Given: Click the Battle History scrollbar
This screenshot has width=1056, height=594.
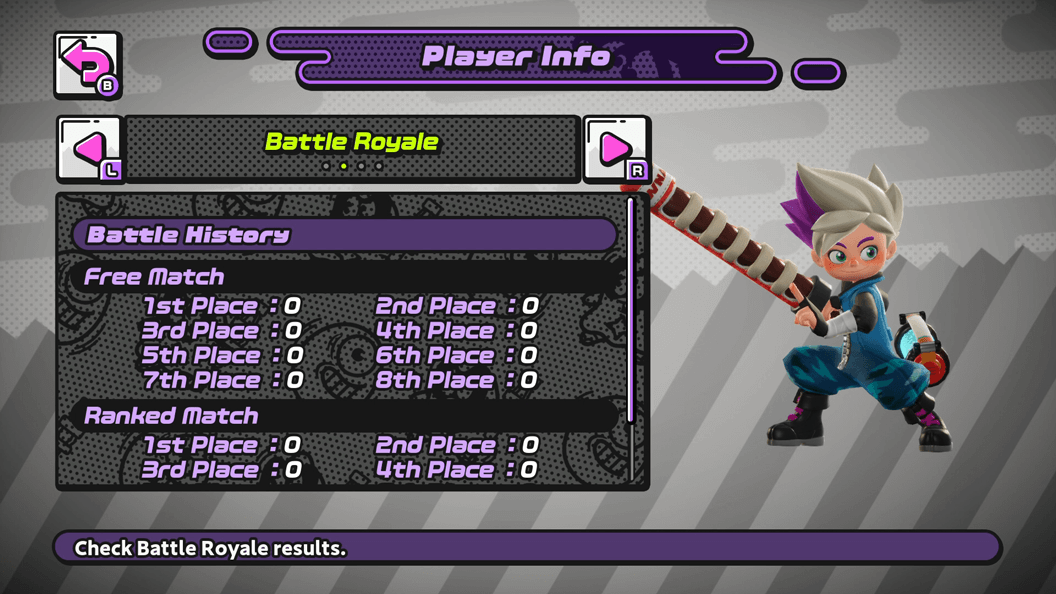Looking at the screenshot, I should click(630, 310).
